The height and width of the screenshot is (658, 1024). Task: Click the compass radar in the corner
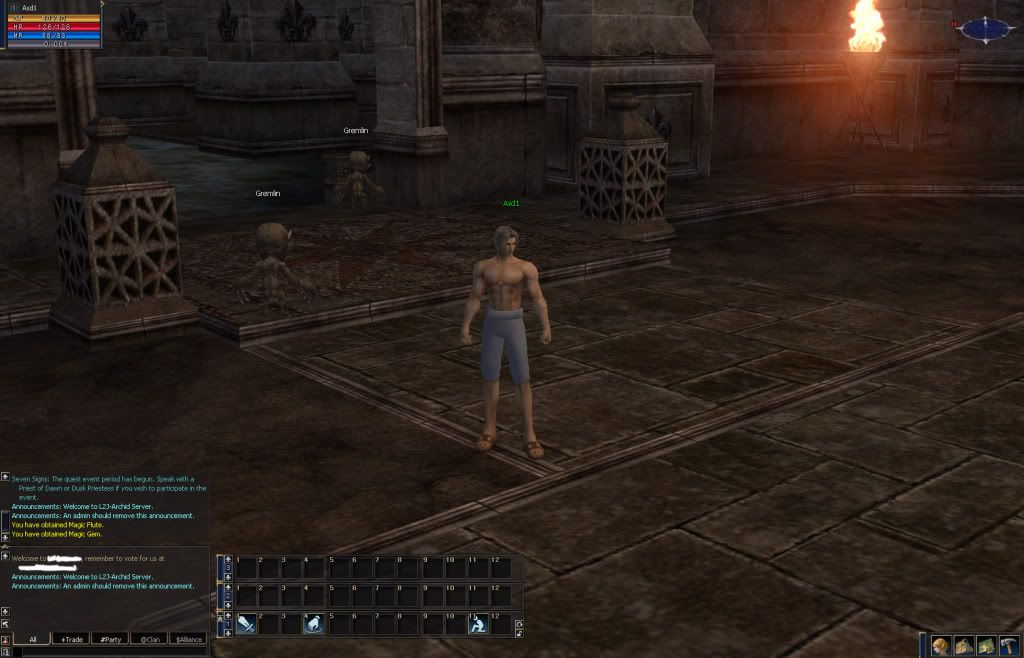coord(987,30)
